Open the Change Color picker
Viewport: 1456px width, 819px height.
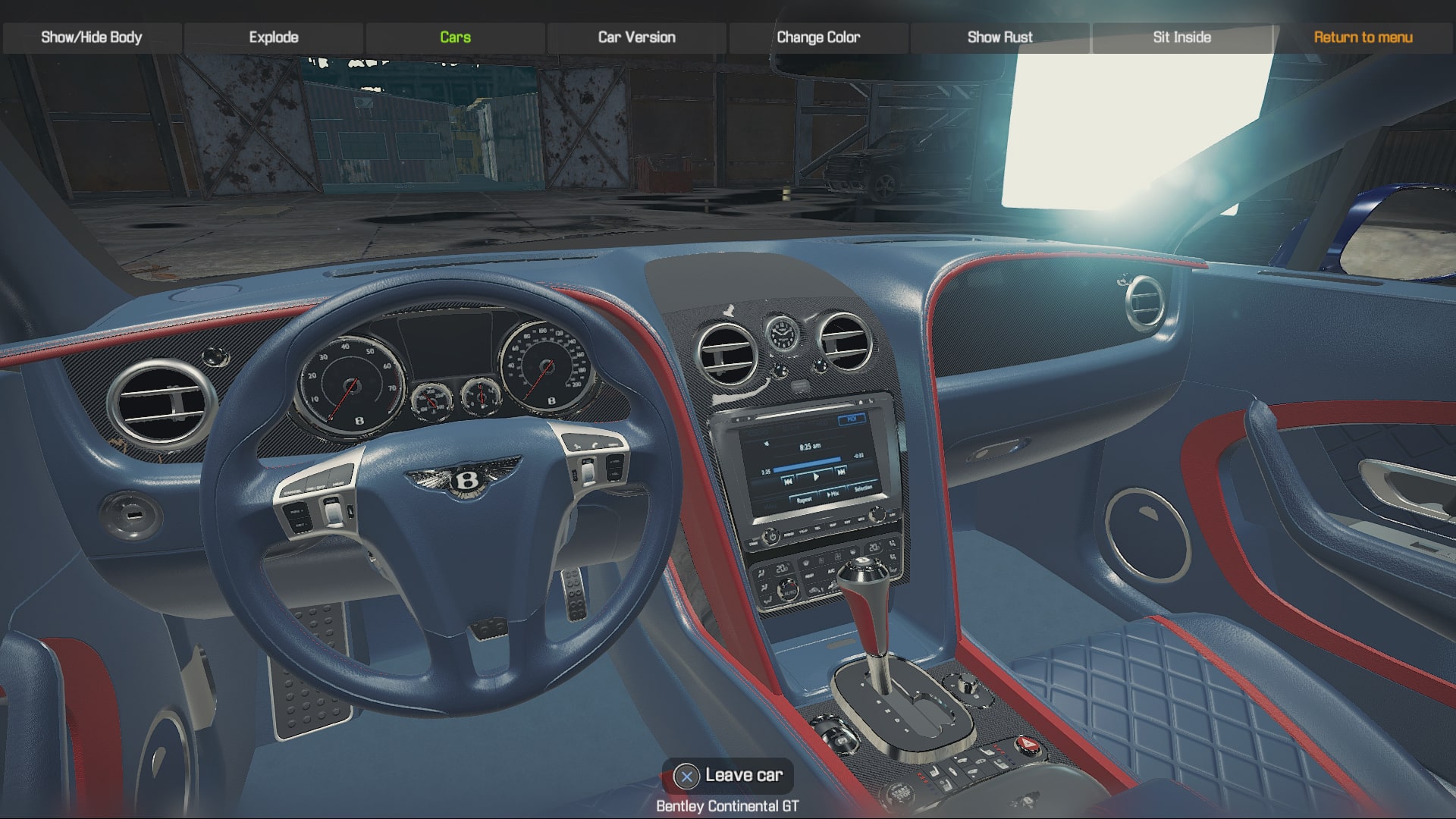tap(817, 36)
